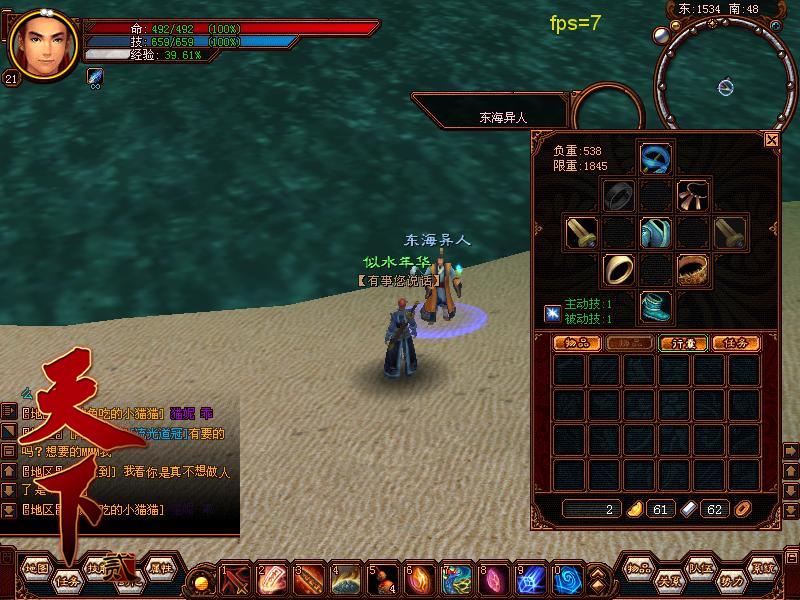Select the teal robe armor slot
The height and width of the screenshot is (600, 800).
pyautogui.click(x=655, y=232)
